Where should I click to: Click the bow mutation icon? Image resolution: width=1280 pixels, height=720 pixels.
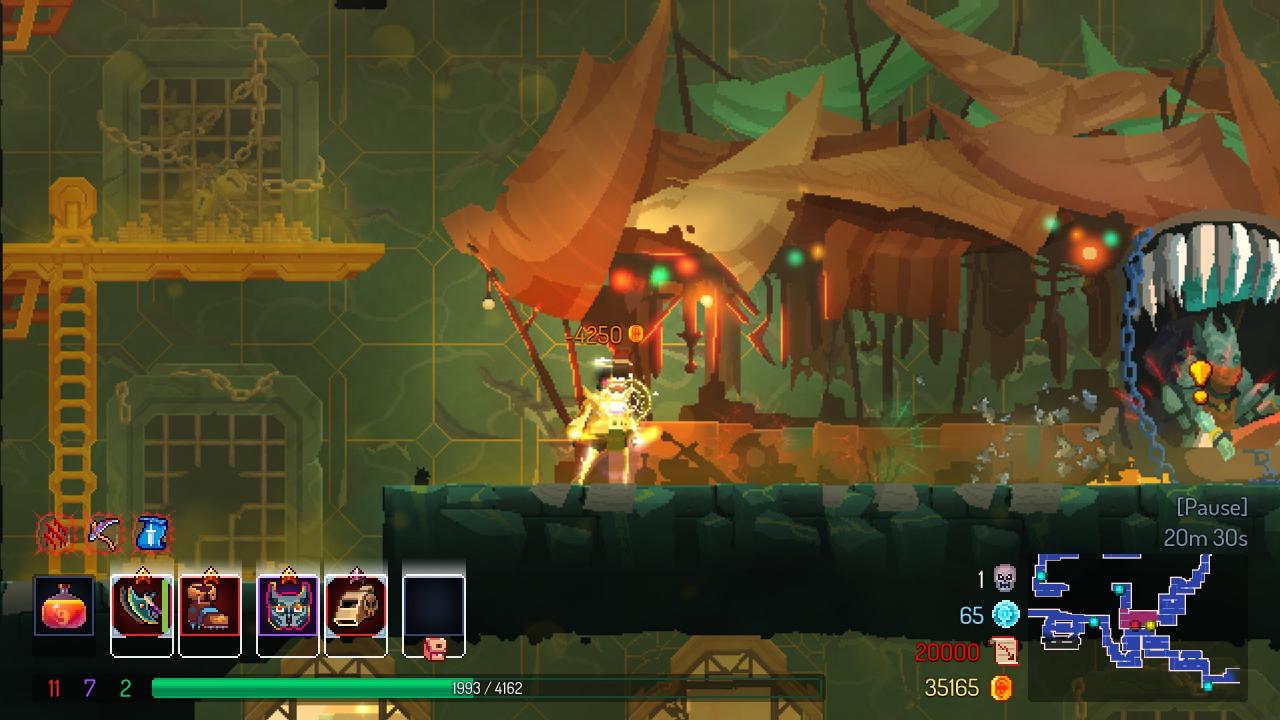(103, 534)
